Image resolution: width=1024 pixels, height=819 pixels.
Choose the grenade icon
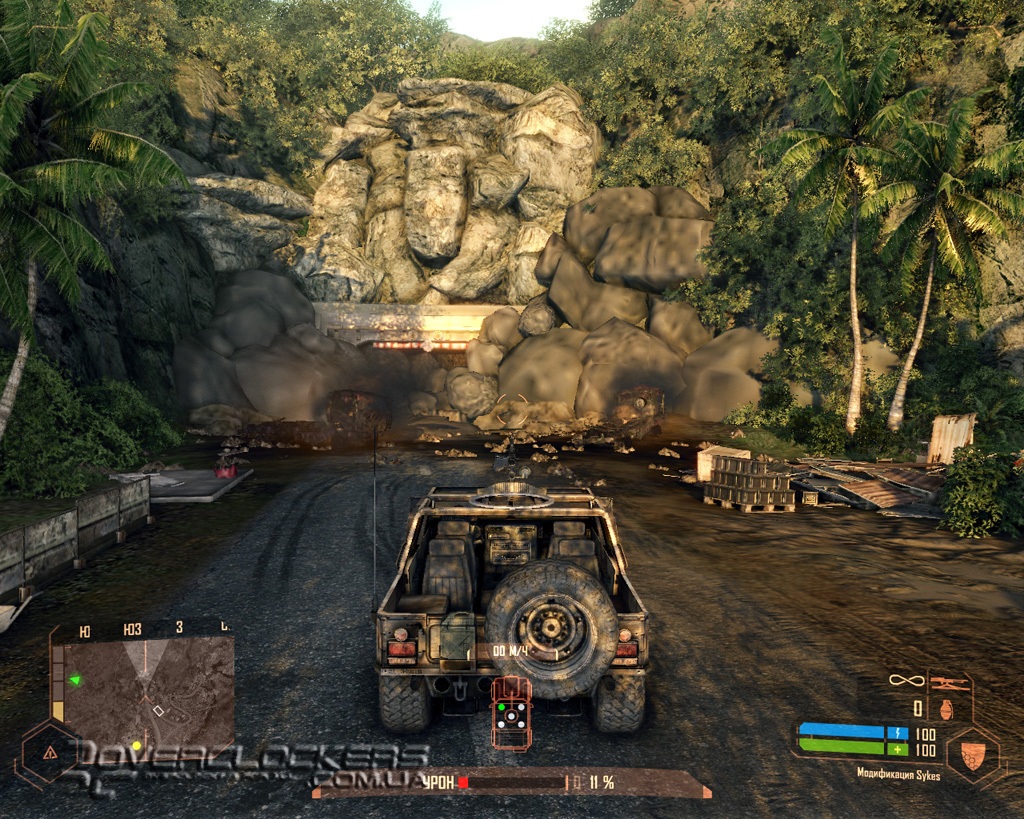click(x=945, y=709)
